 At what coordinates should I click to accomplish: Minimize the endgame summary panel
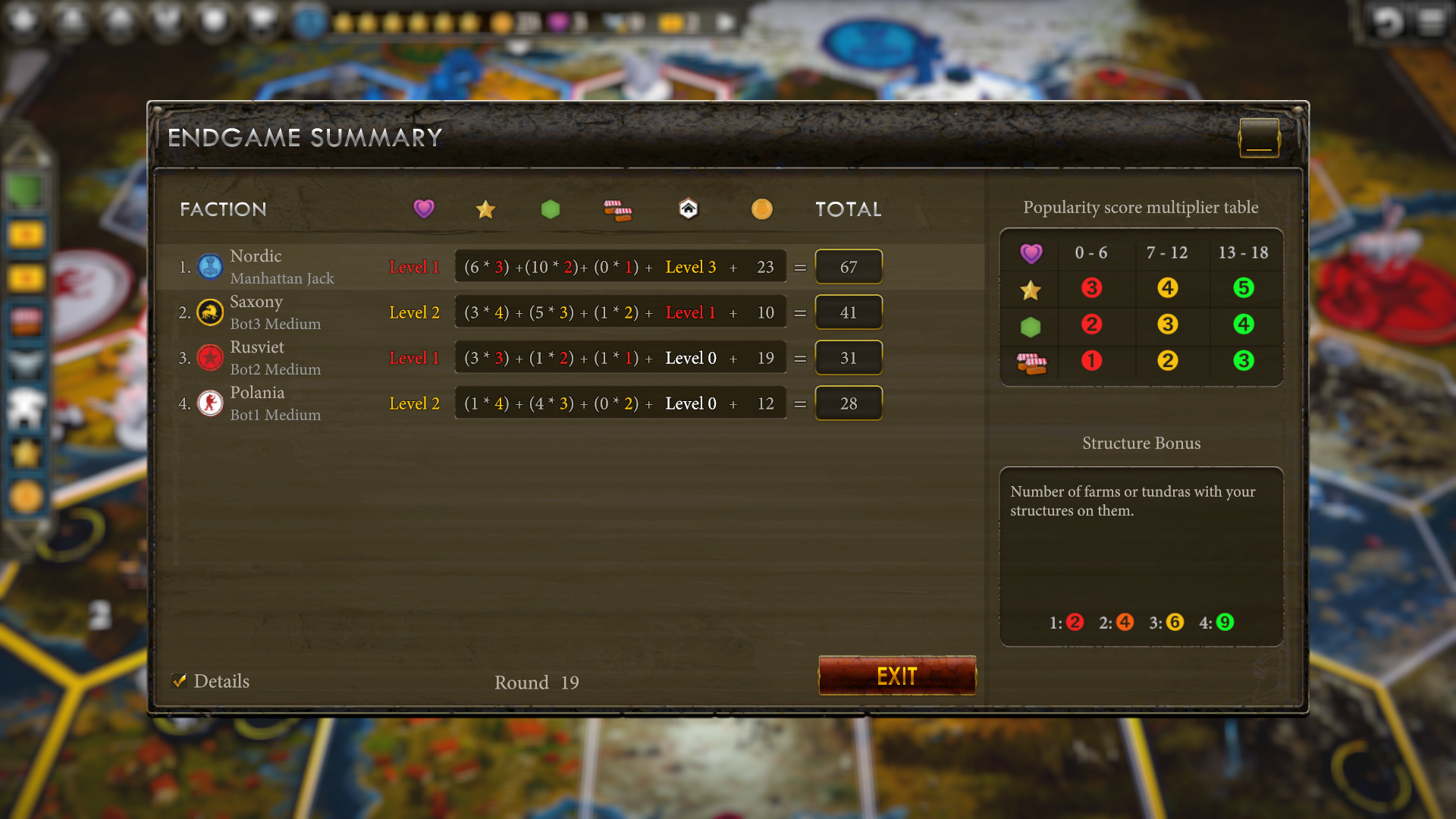coord(1259,138)
